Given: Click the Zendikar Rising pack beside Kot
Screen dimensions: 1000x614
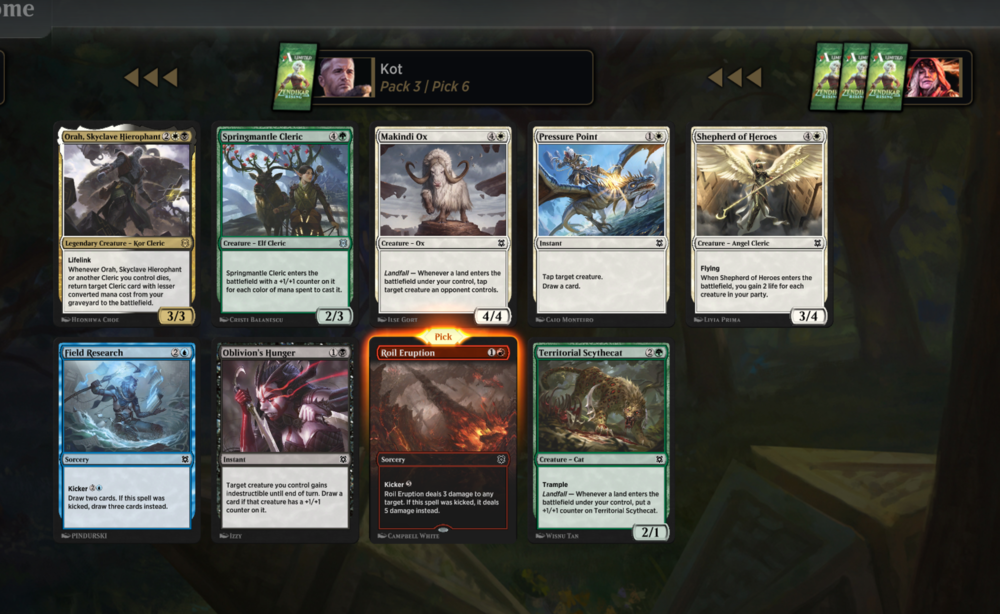Looking at the screenshot, I should click(x=296, y=76).
